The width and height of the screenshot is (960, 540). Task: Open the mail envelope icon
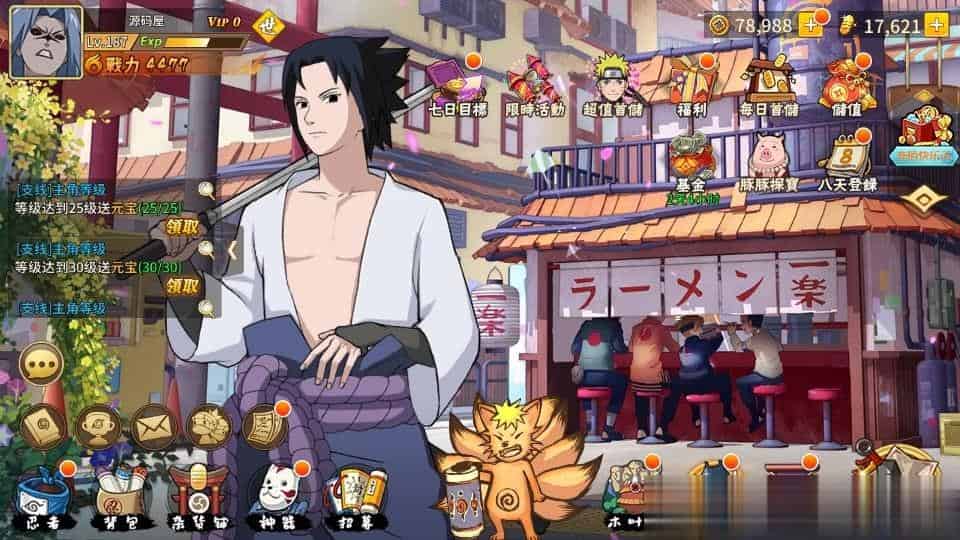153,426
